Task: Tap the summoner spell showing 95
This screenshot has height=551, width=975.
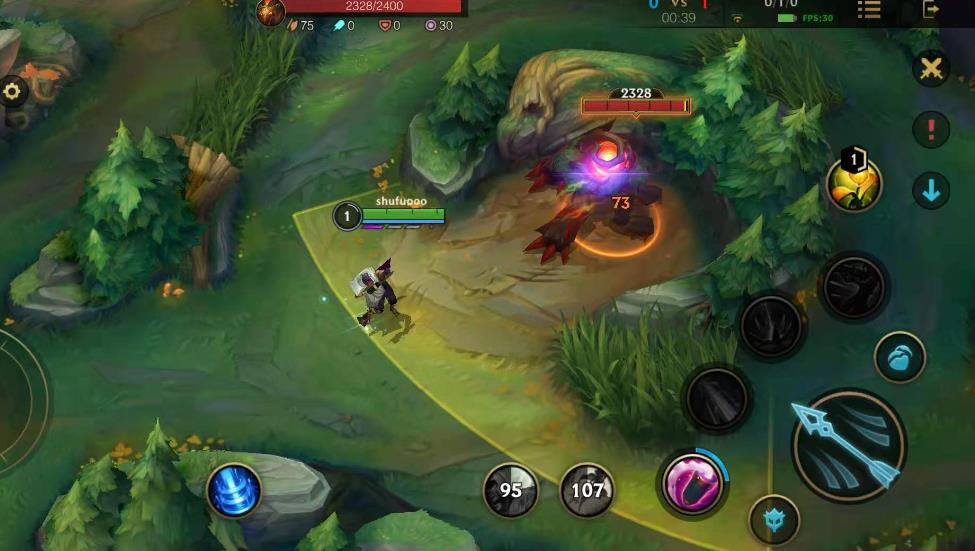Action: click(x=511, y=490)
